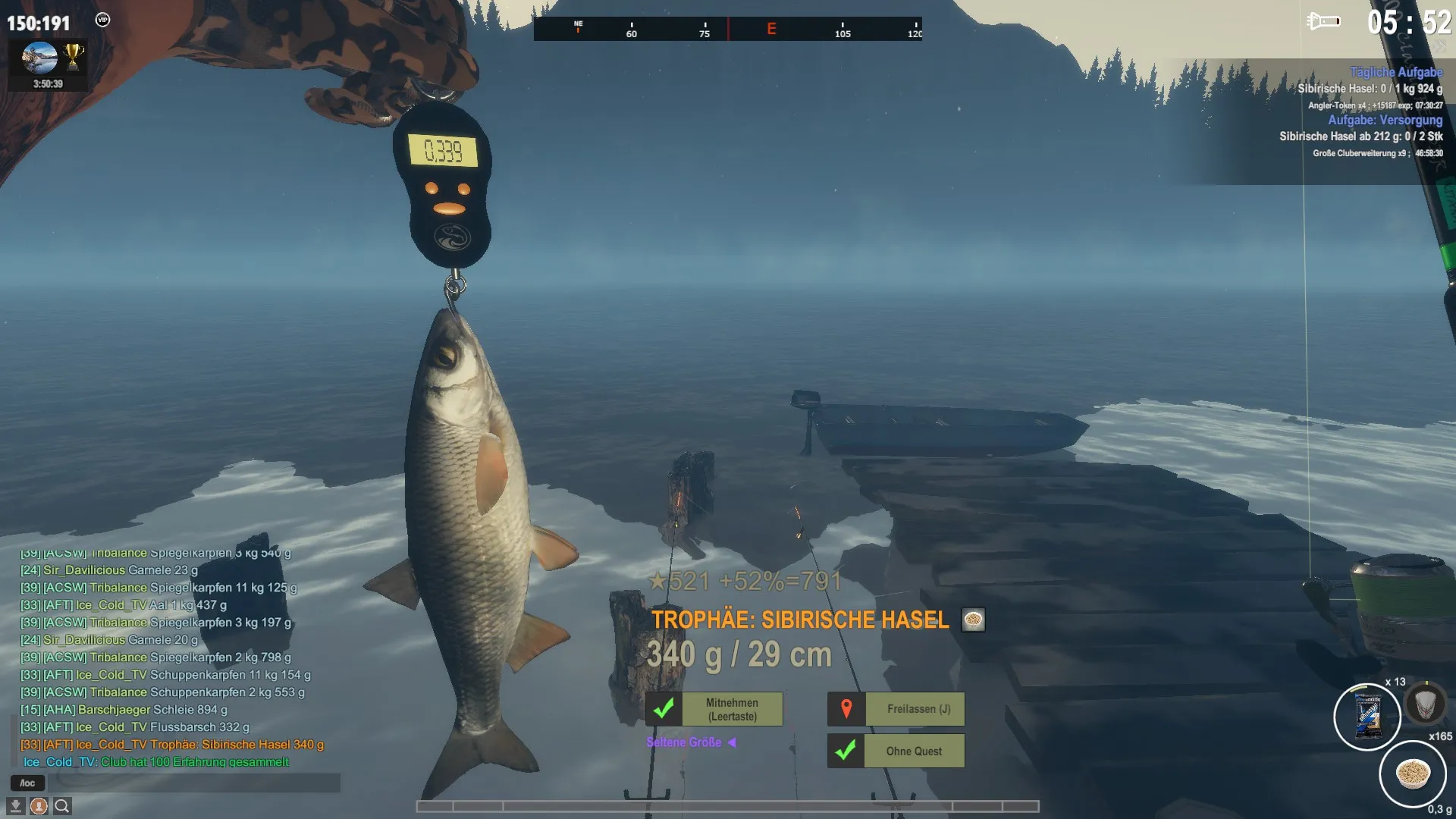The image size is (1456, 819).
Task: Toggle the flashlight icon next to the clock
Action: [x=1323, y=21]
